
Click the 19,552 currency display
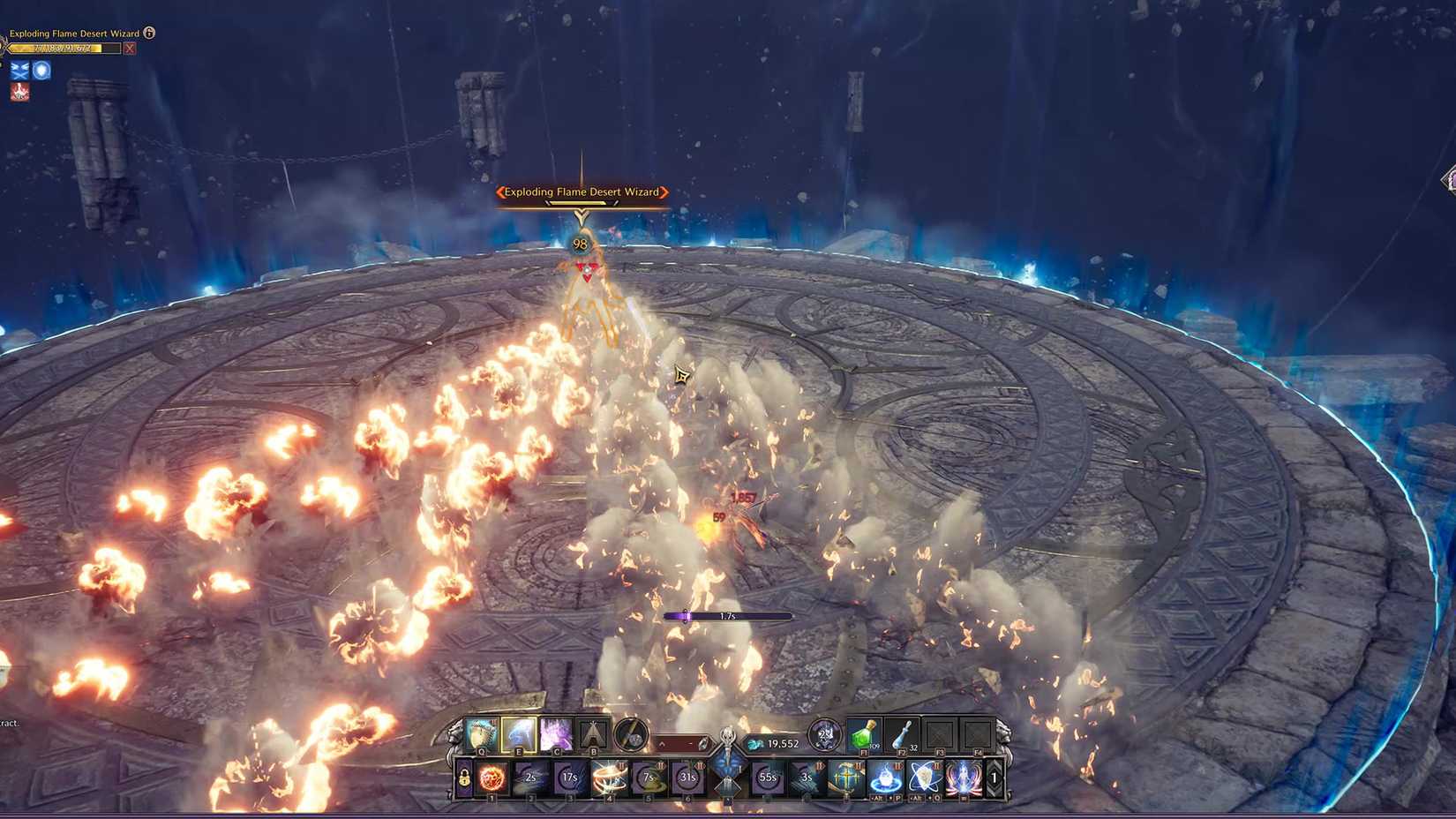point(782,743)
